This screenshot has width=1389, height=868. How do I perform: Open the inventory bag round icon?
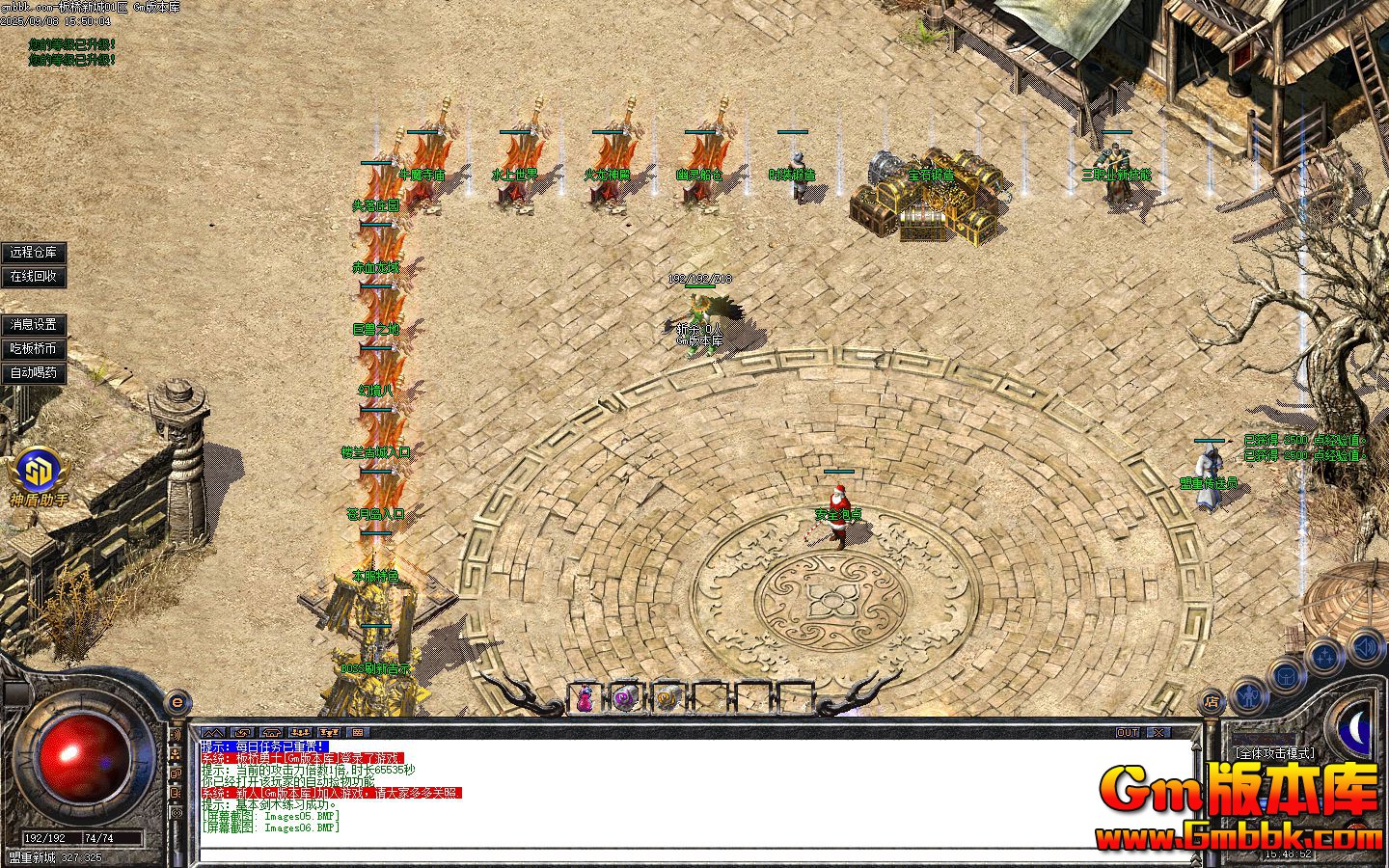pyautogui.click(x=1286, y=674)
